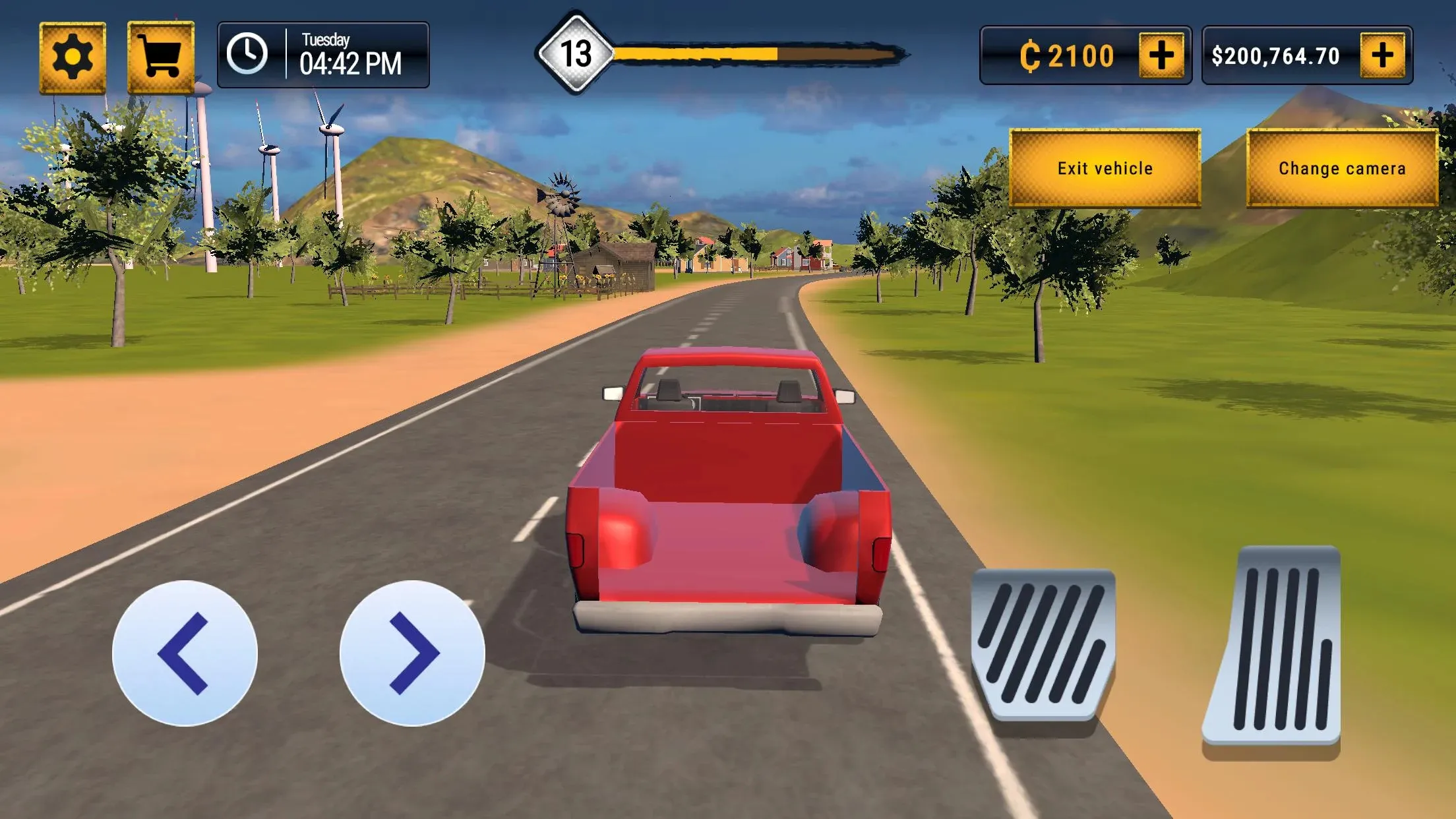Add more dollars with the plus button
This screenshot has height=819, width=1456.
[x=1382, y=55]
